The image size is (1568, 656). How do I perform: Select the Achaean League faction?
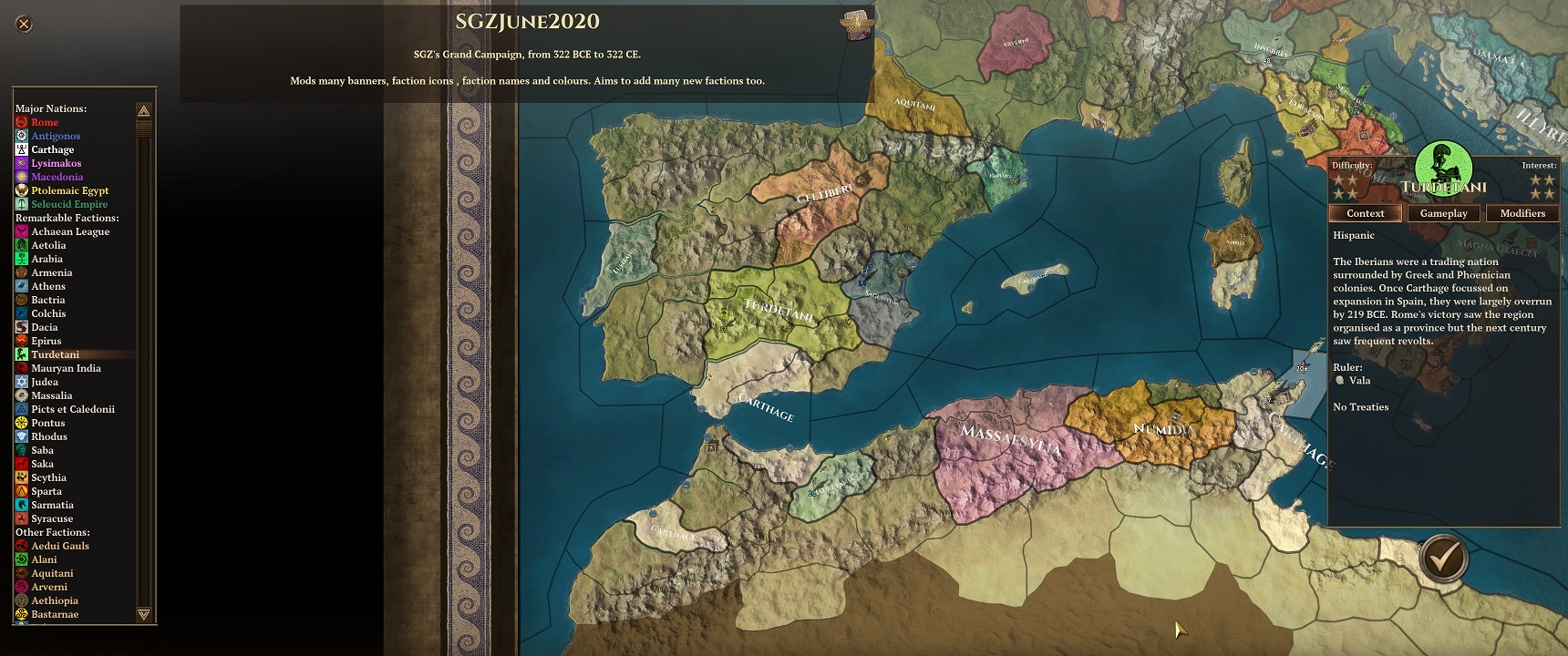coord(70,231)
